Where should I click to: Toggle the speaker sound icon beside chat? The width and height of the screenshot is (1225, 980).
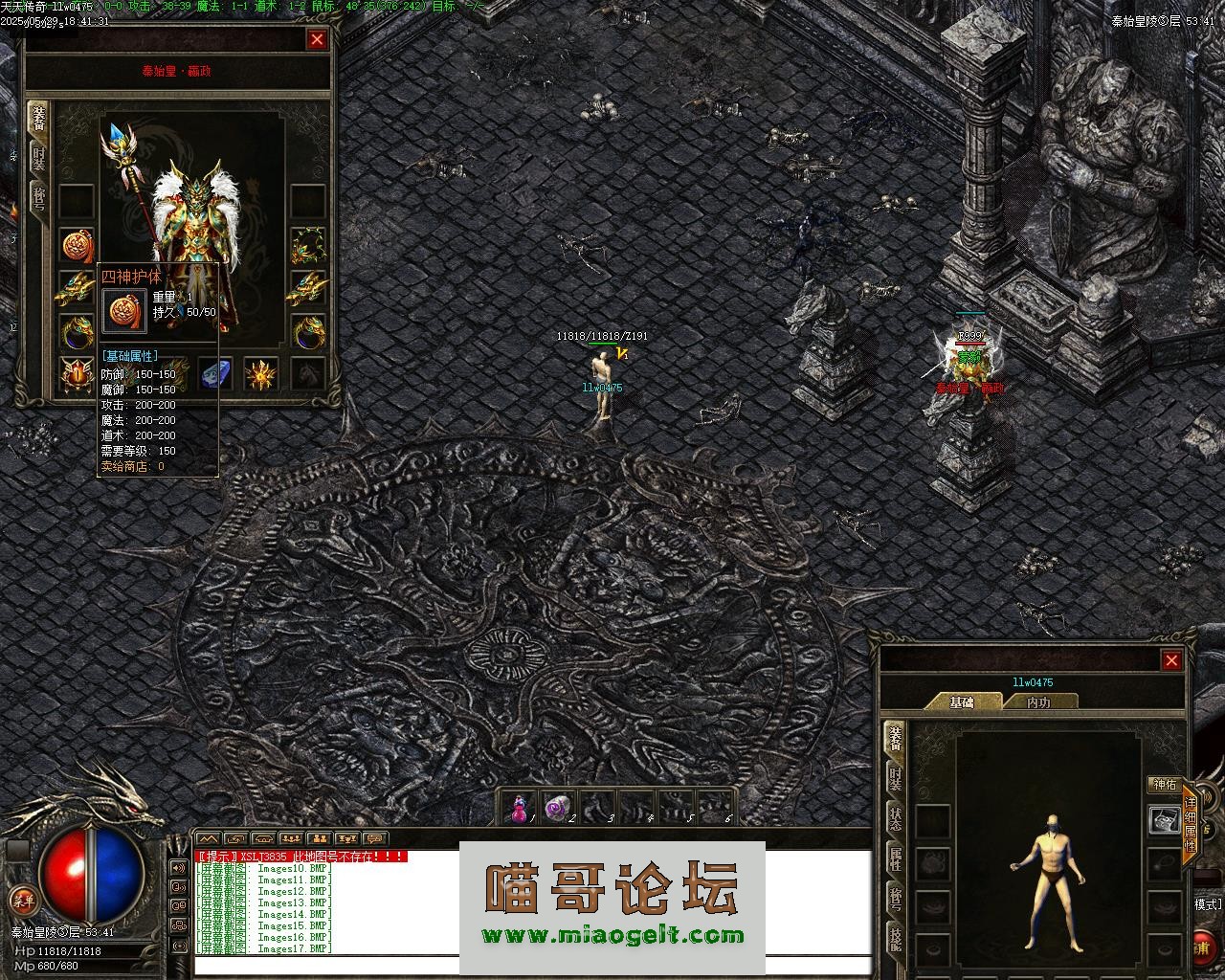(x=178, y=868)
